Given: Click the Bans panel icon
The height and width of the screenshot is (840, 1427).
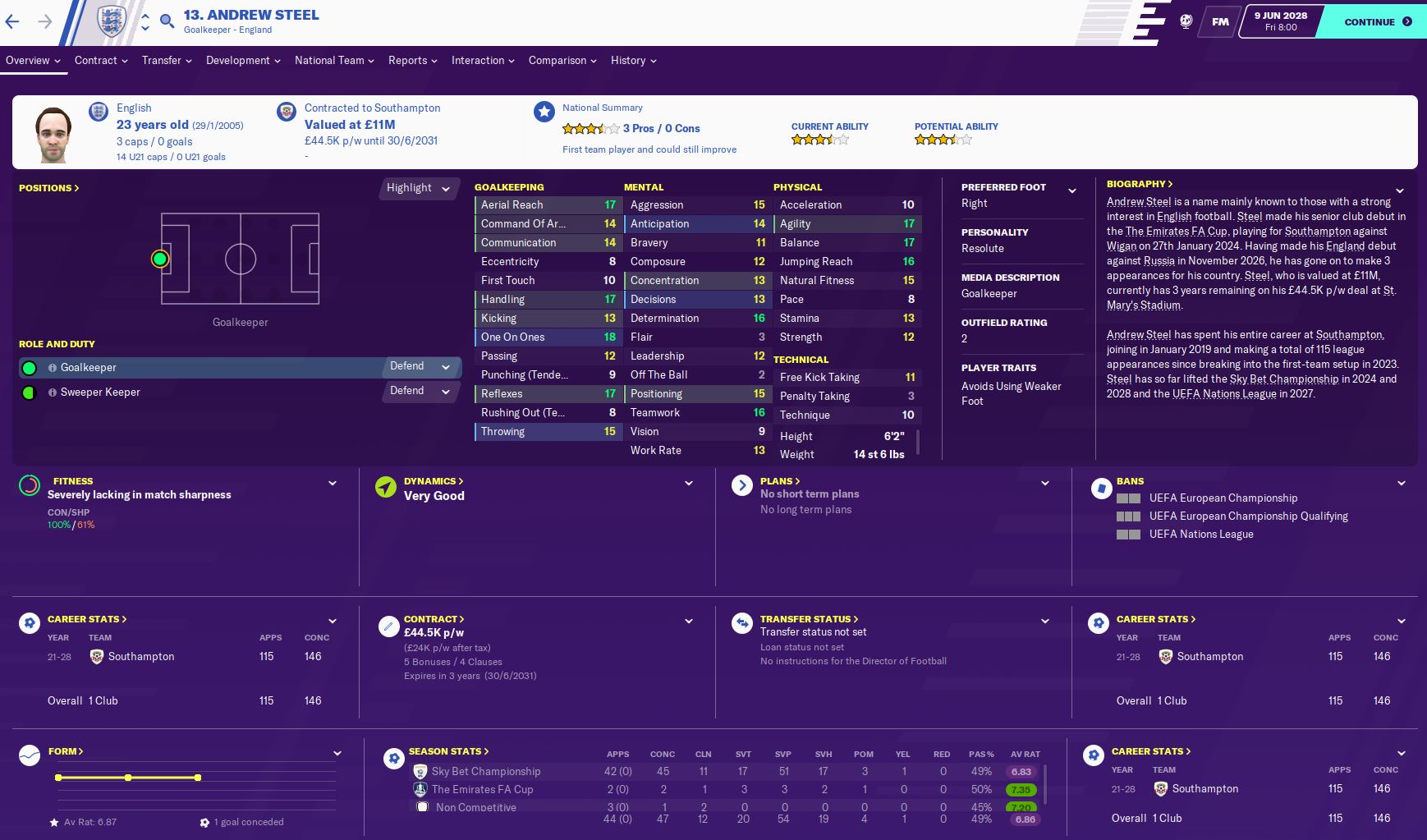Looking at the screenshot, I should 1100,486.
